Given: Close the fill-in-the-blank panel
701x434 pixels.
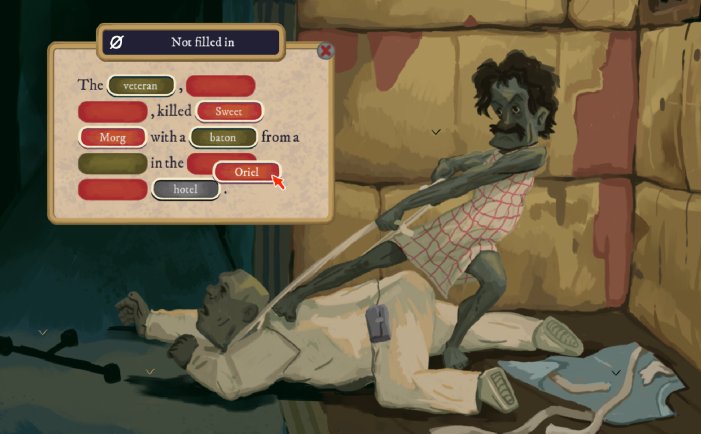Looking at the screenshot, I should pos(325,51).
